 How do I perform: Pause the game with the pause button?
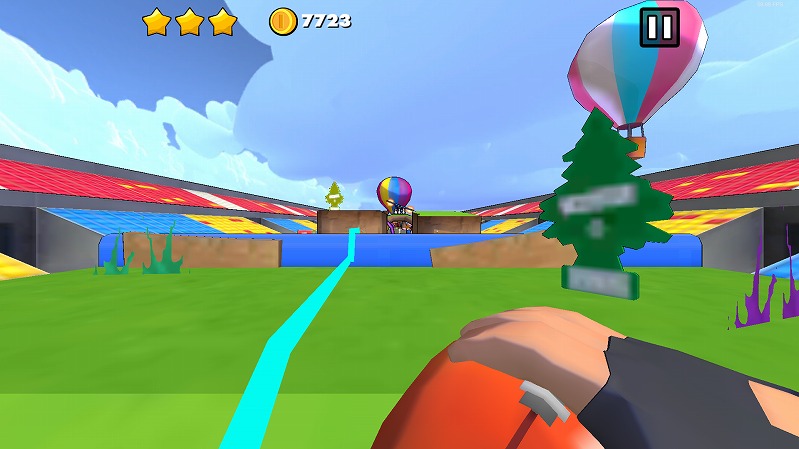(x=659, y=27)
